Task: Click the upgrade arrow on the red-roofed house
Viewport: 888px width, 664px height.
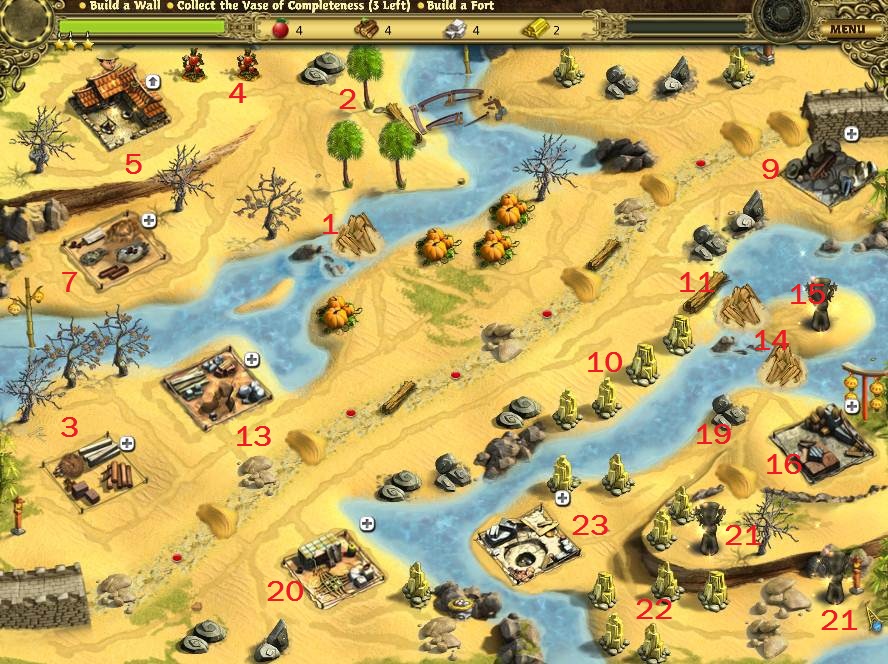Action: point(154,81)
